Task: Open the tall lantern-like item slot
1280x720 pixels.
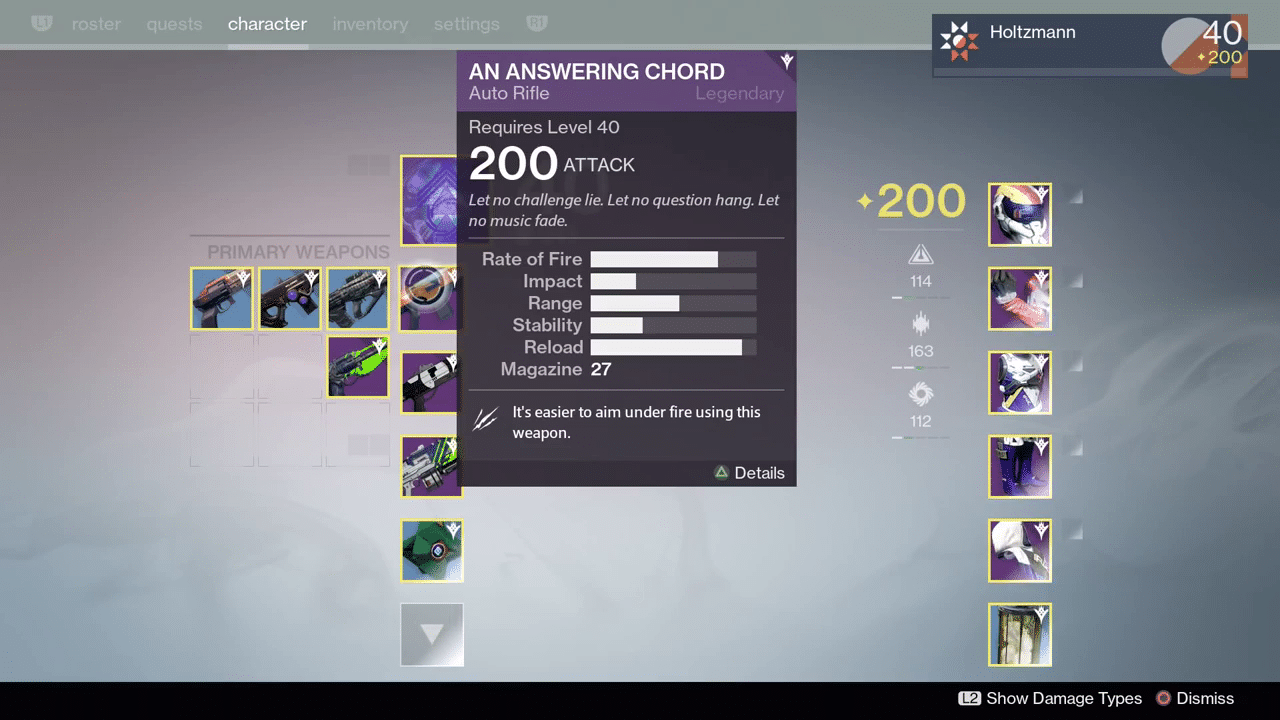Action: [1019, 634]
